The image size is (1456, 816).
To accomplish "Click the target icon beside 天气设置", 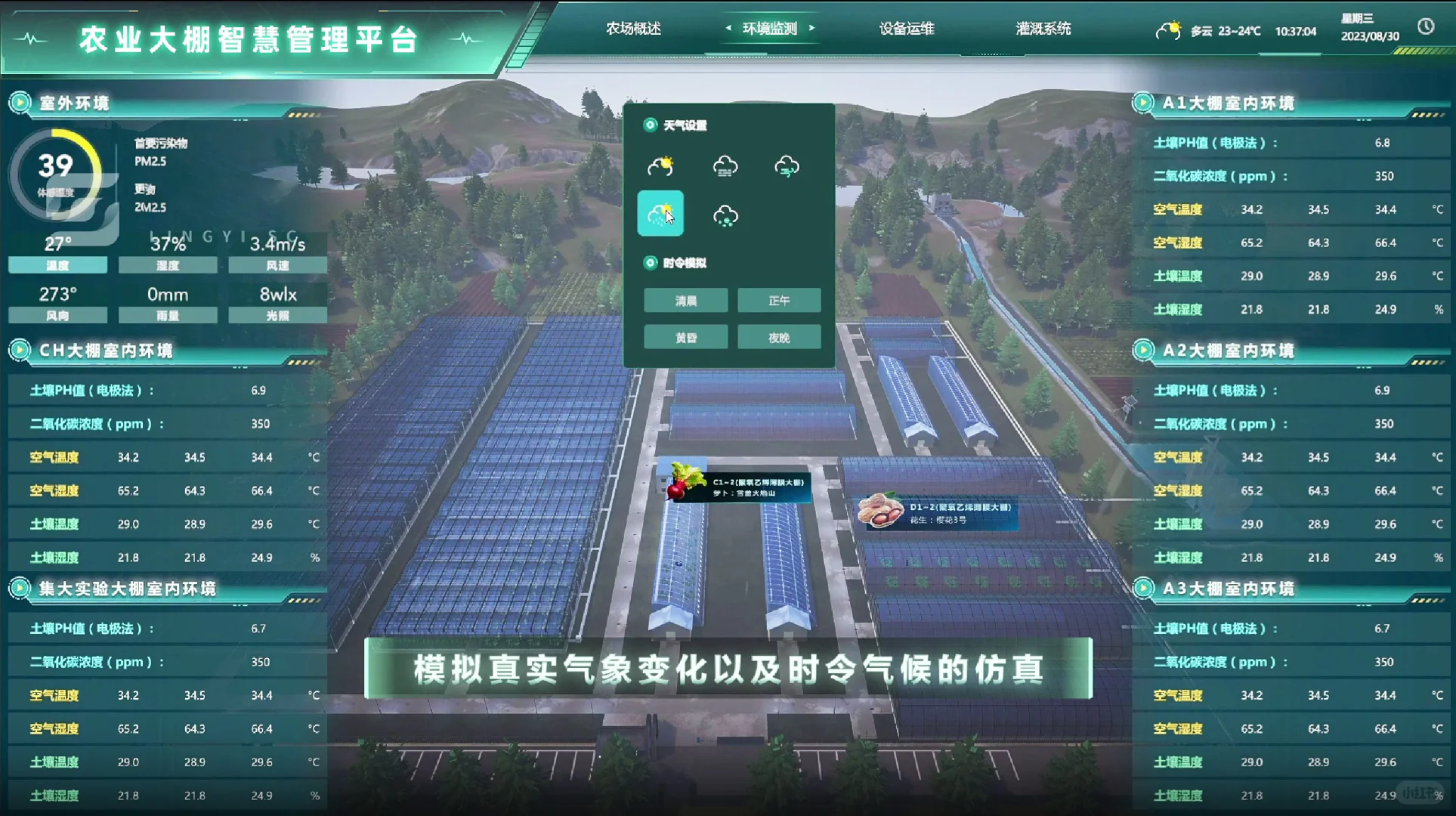I will tap(651, 125).
